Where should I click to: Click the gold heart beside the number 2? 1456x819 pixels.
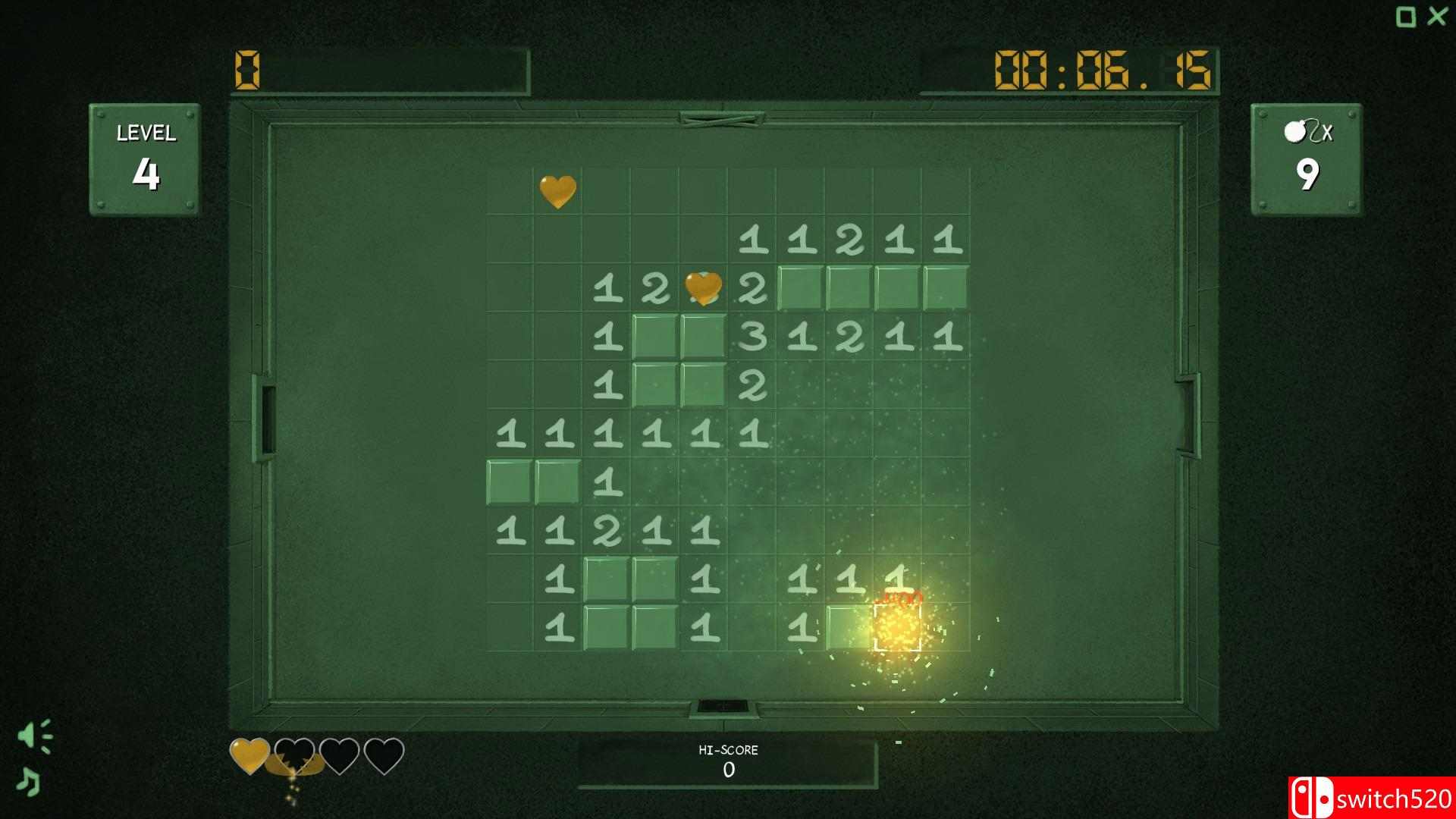point(704,290)
